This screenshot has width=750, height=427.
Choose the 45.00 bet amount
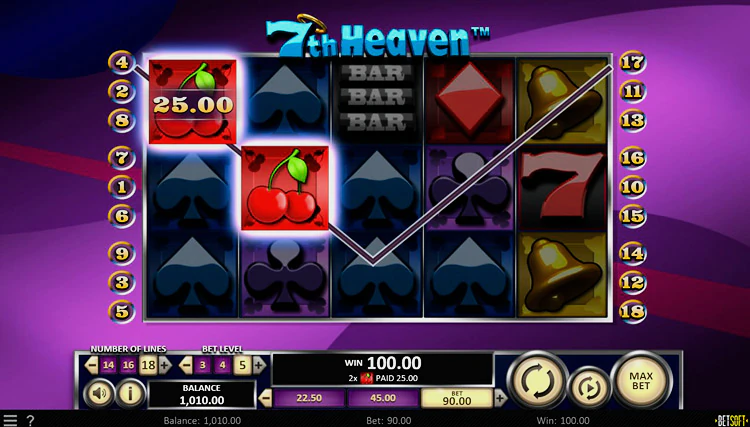[x=382, y=399]
